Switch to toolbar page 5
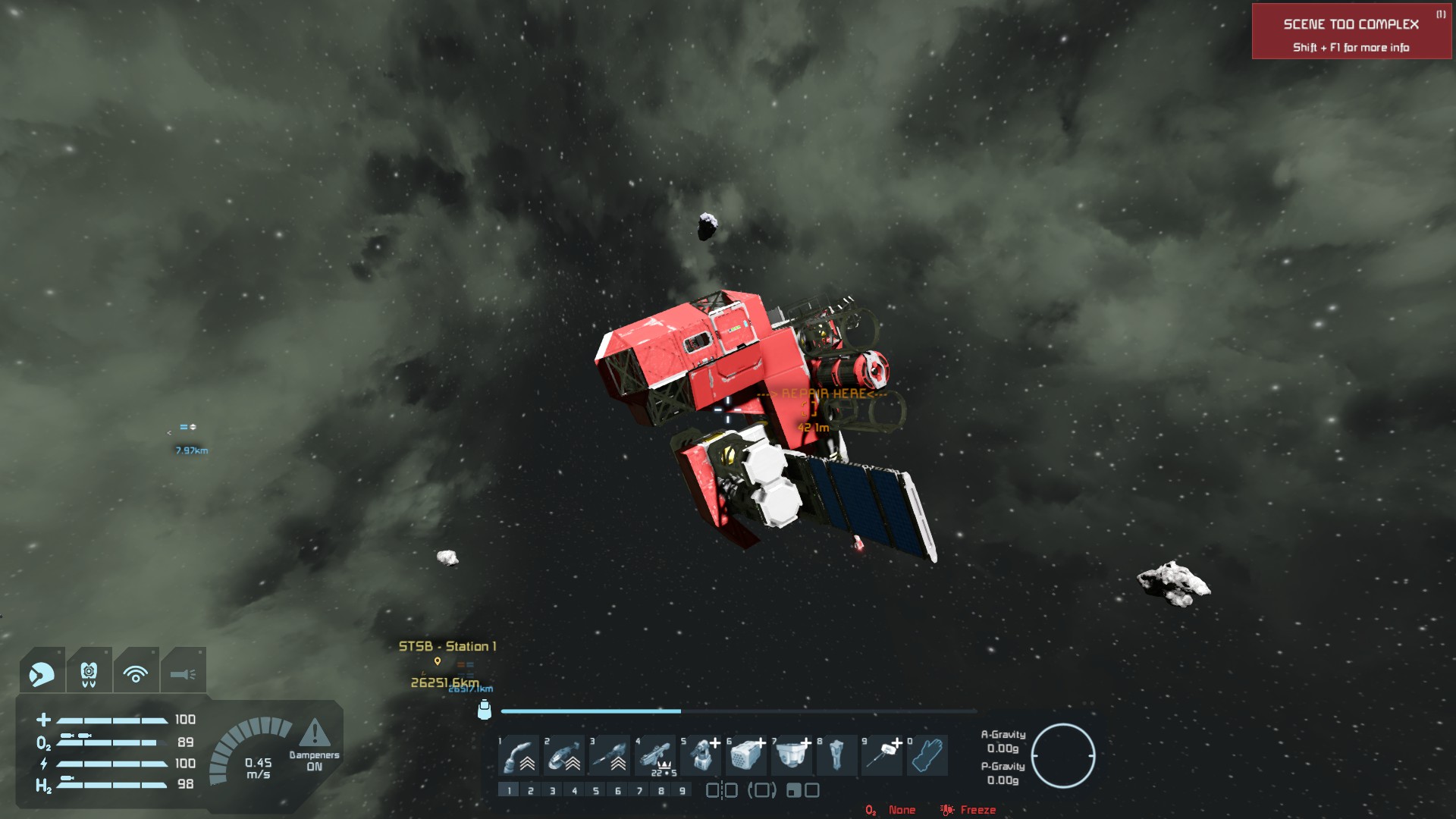Viewport: 1456px width, 819px height. [x=596, y=791]
